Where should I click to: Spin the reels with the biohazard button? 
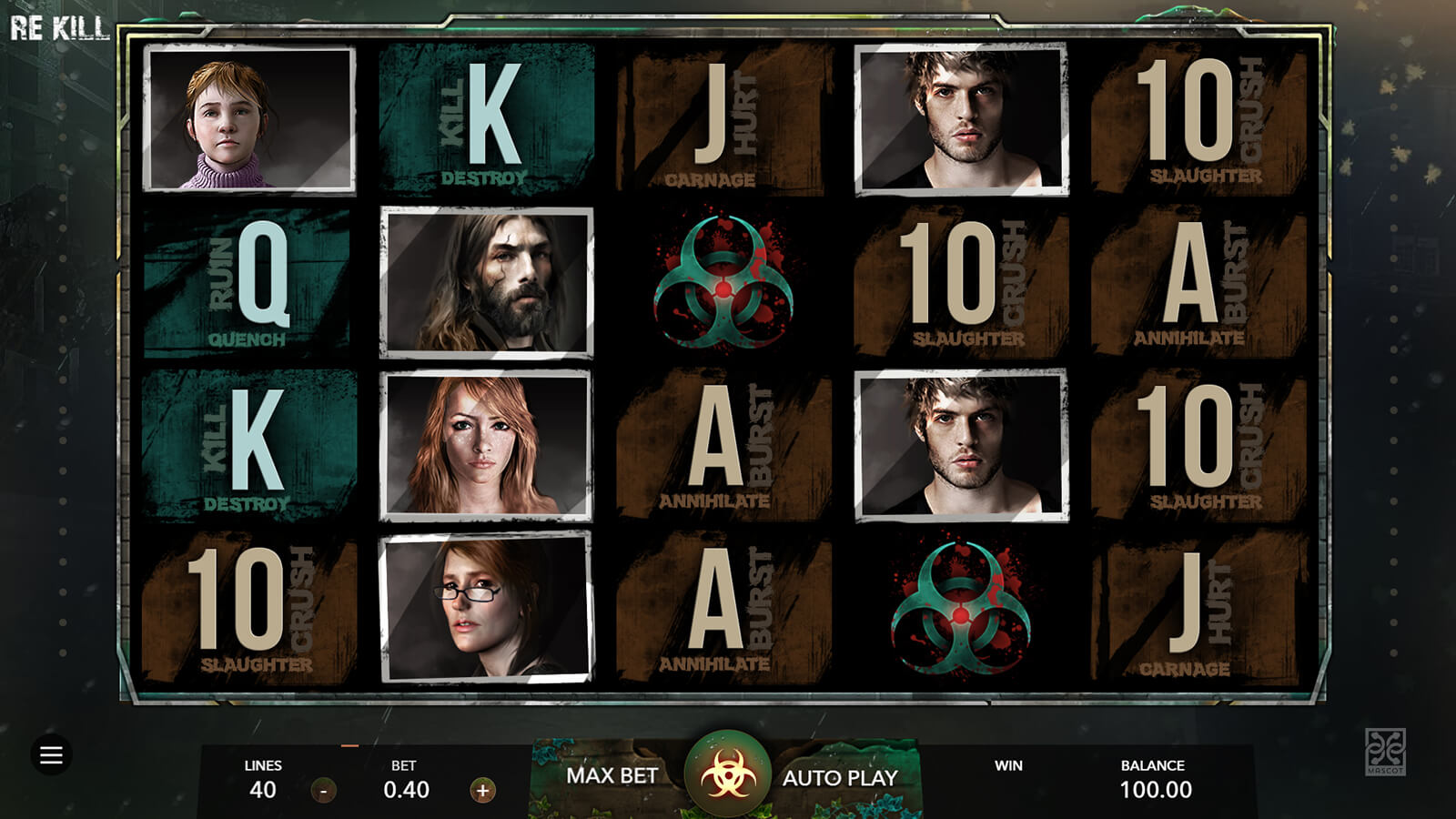coord(727,776)
